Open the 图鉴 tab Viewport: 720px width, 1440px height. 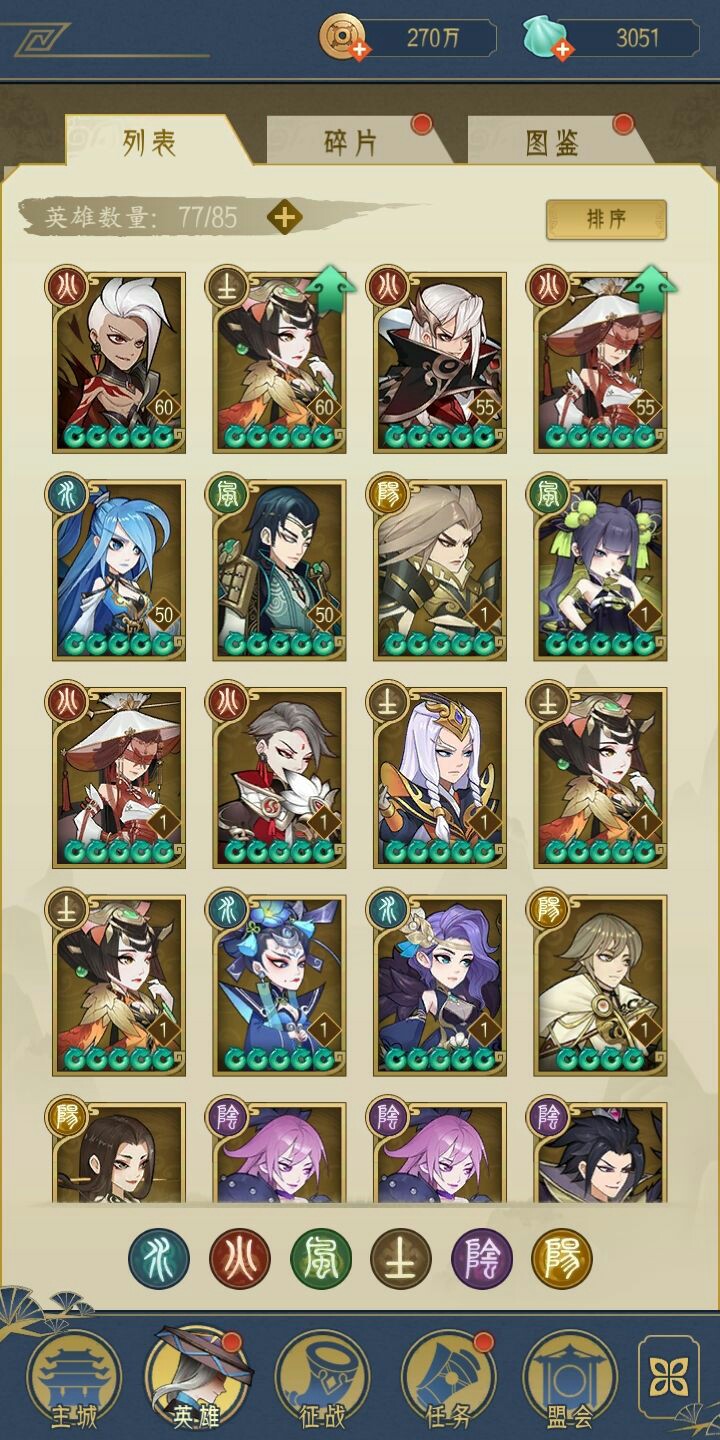(x=552, y=143)
